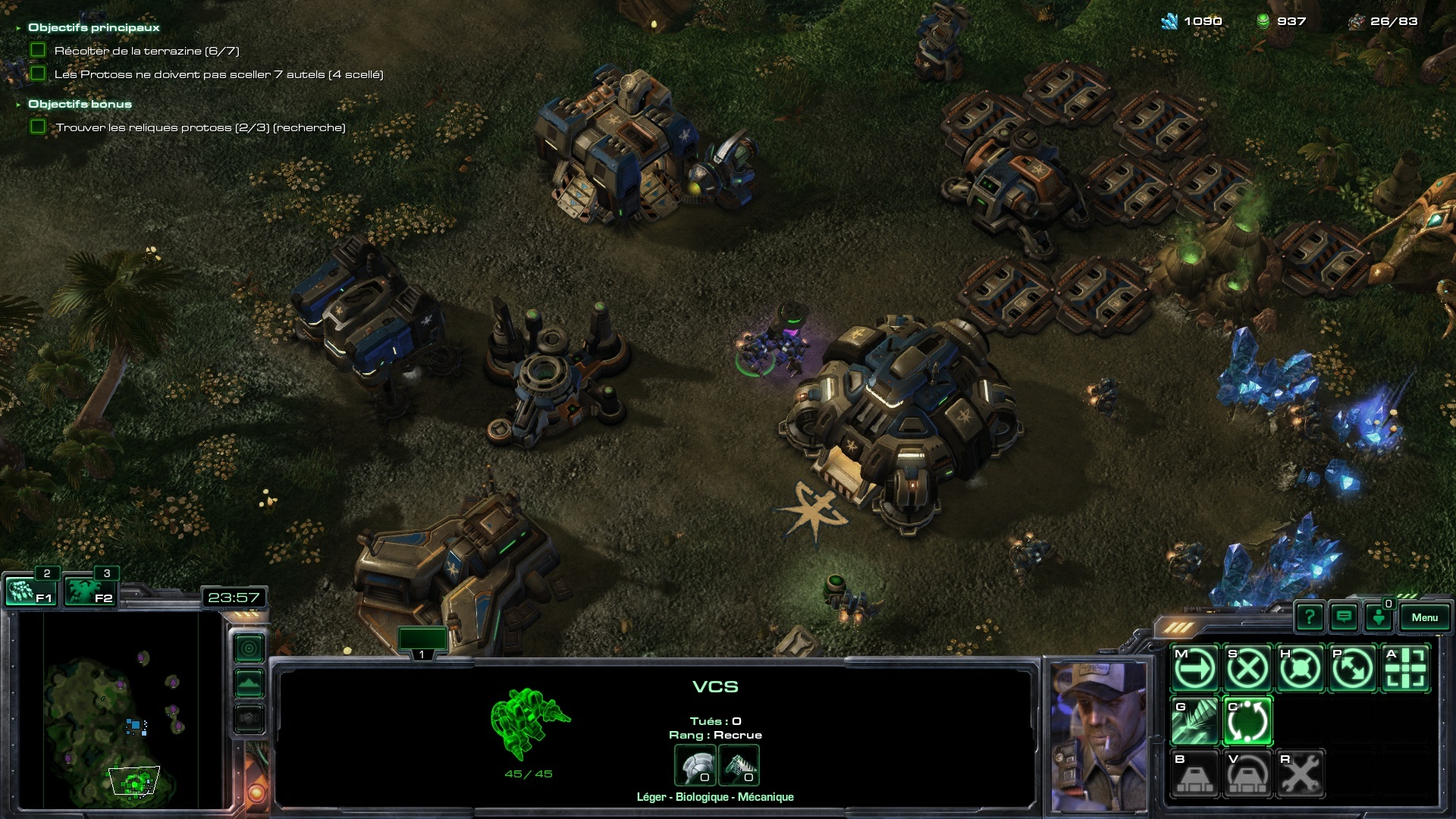1456x819 pixels.
Task: Click the Return Cargo command
Action: (x=1247, y=721)
